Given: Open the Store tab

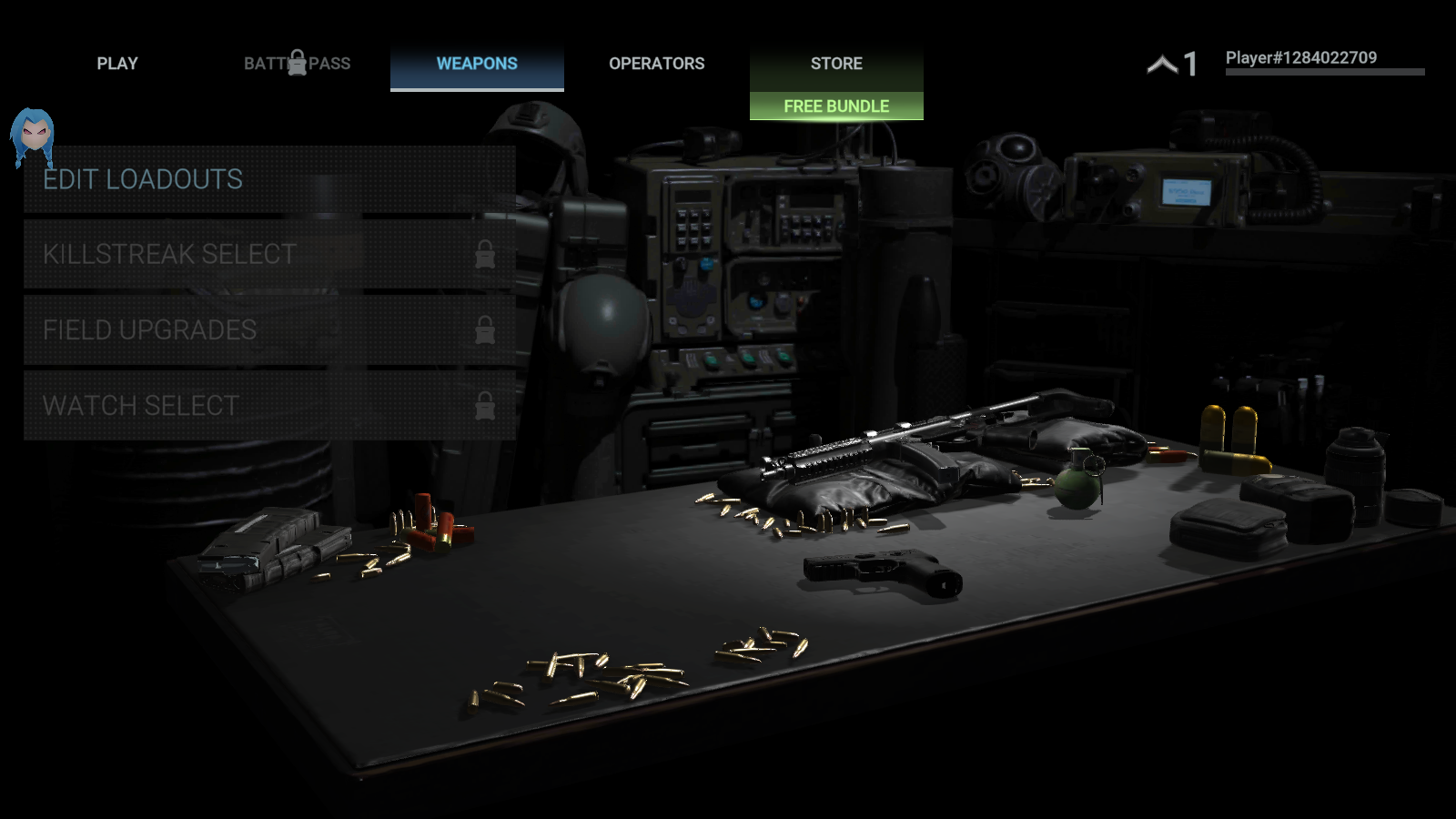Looking at the screenshot, I should point(836,64).
